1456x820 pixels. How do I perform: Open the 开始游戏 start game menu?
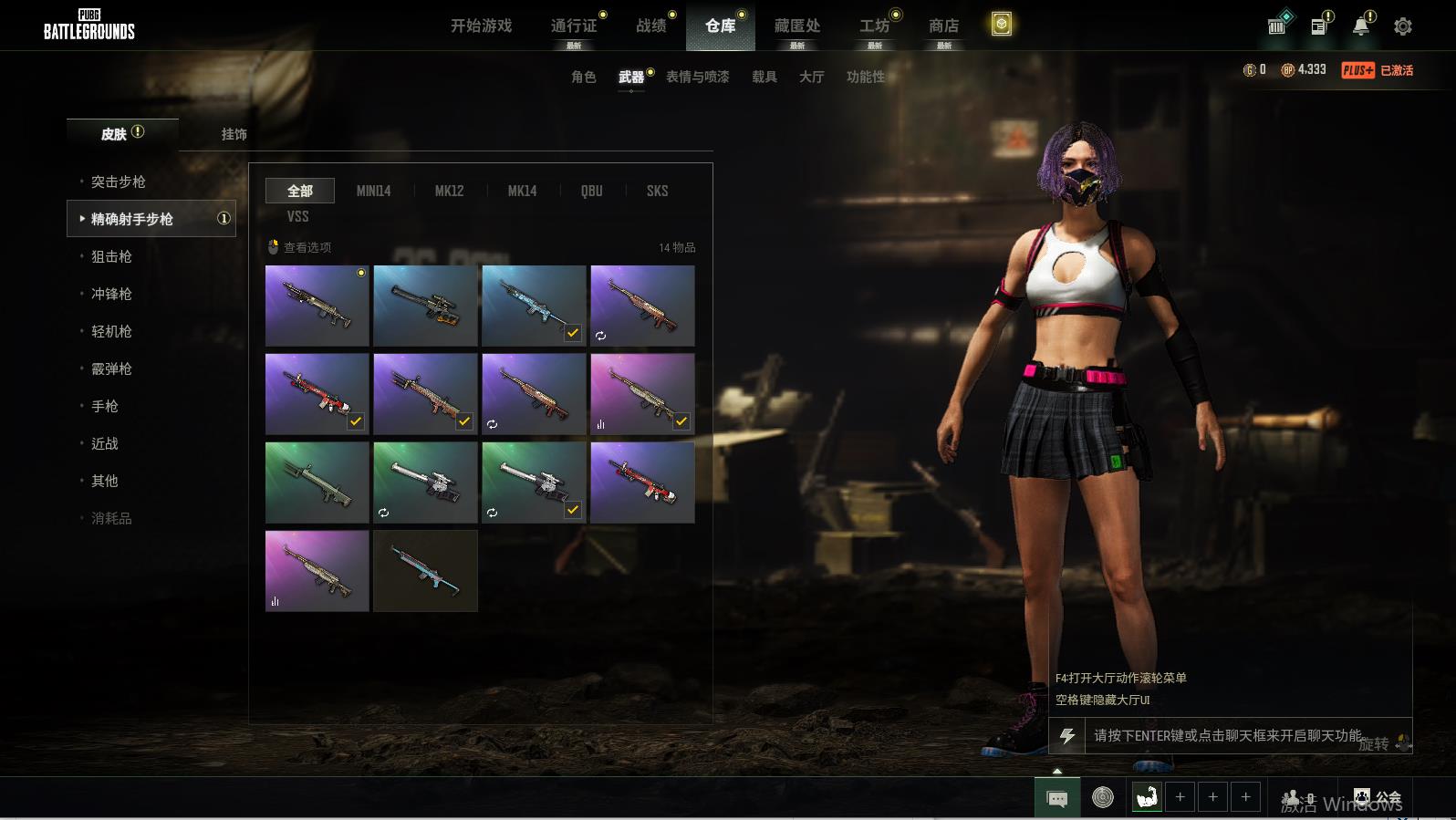point(481,26)
